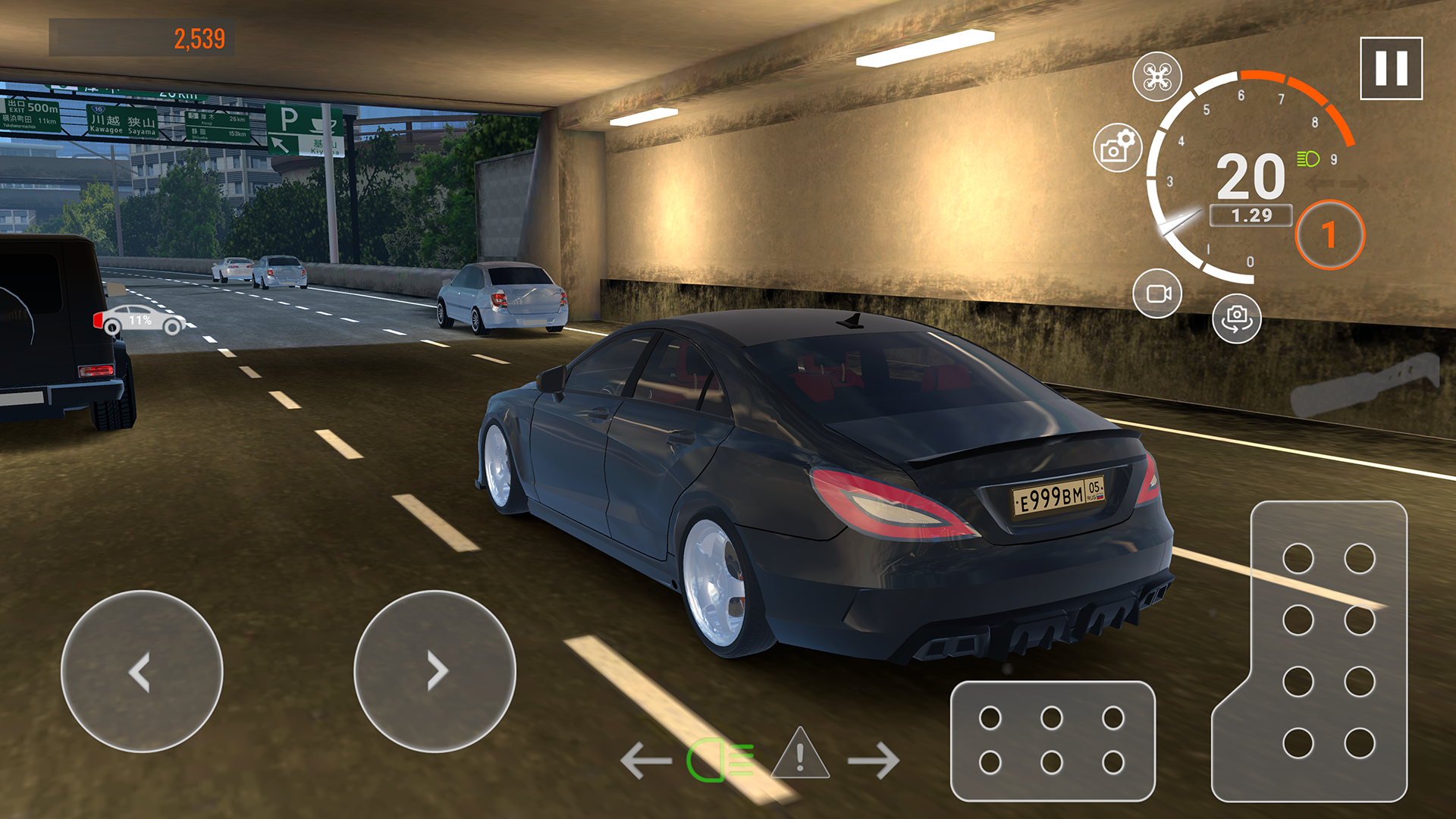Tap the warning triangle hazard icon
Screen dimensions: 1456x819
tap(799, 756)
